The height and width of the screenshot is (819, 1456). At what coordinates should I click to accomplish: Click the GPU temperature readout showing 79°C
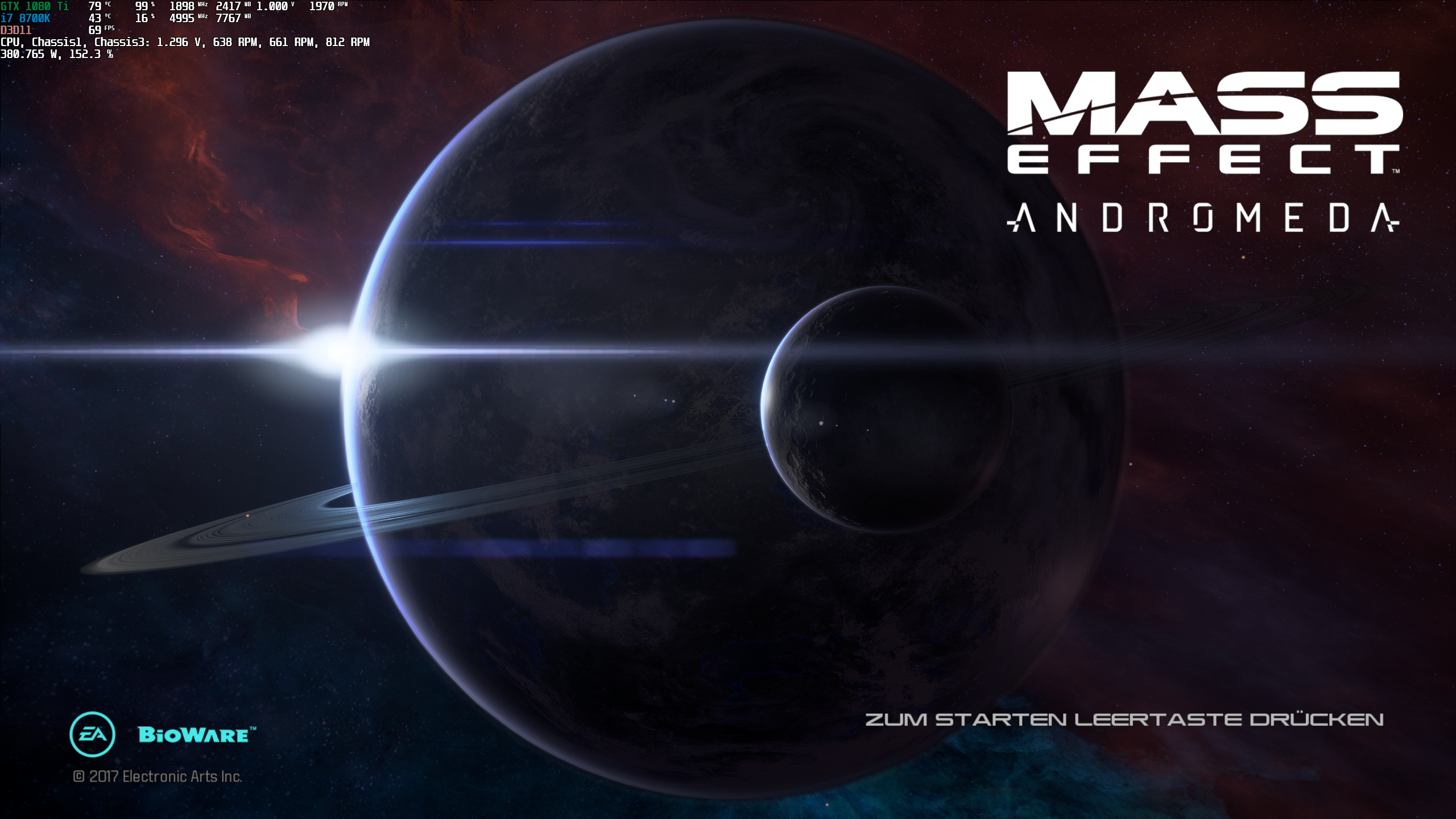[x=97, y=7]
